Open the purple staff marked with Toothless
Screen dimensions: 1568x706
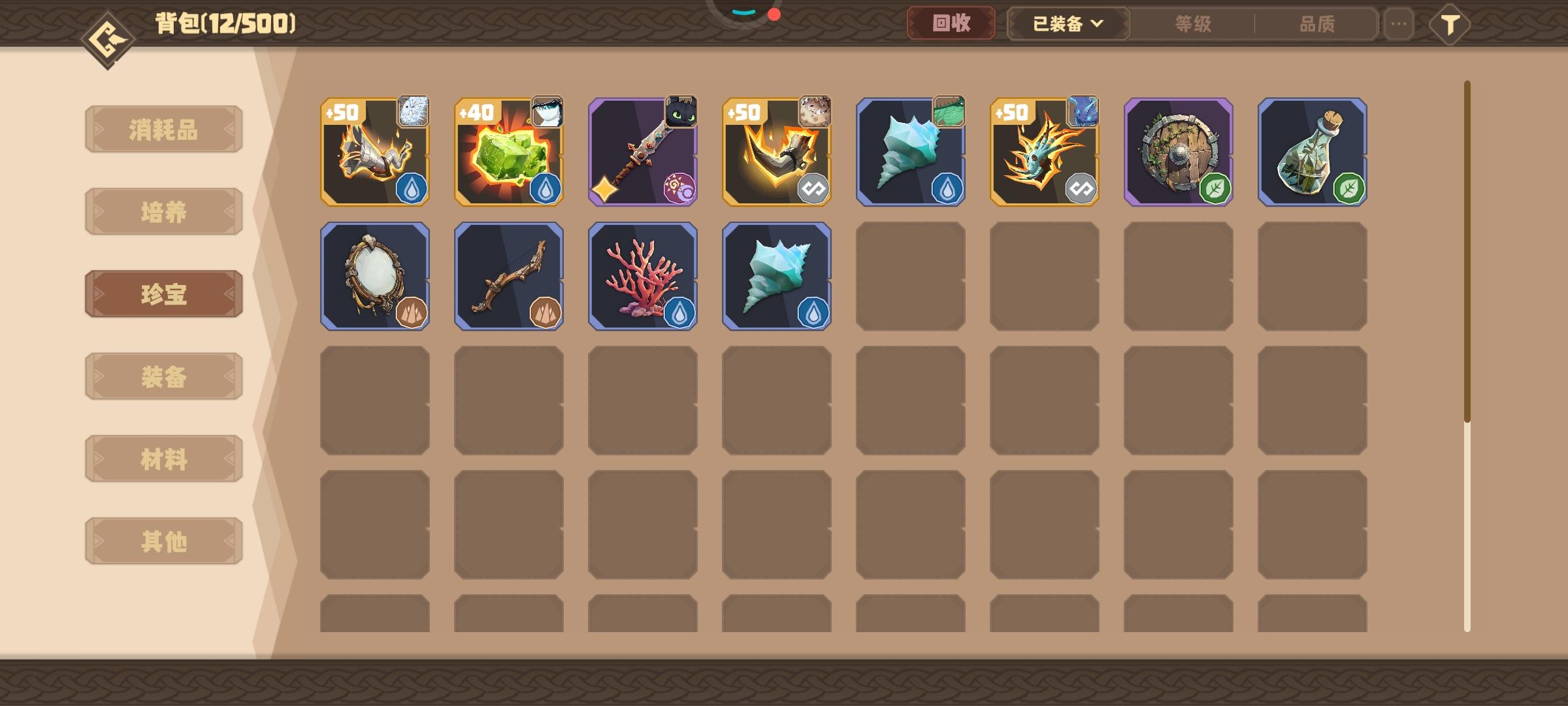pos(643,153)
